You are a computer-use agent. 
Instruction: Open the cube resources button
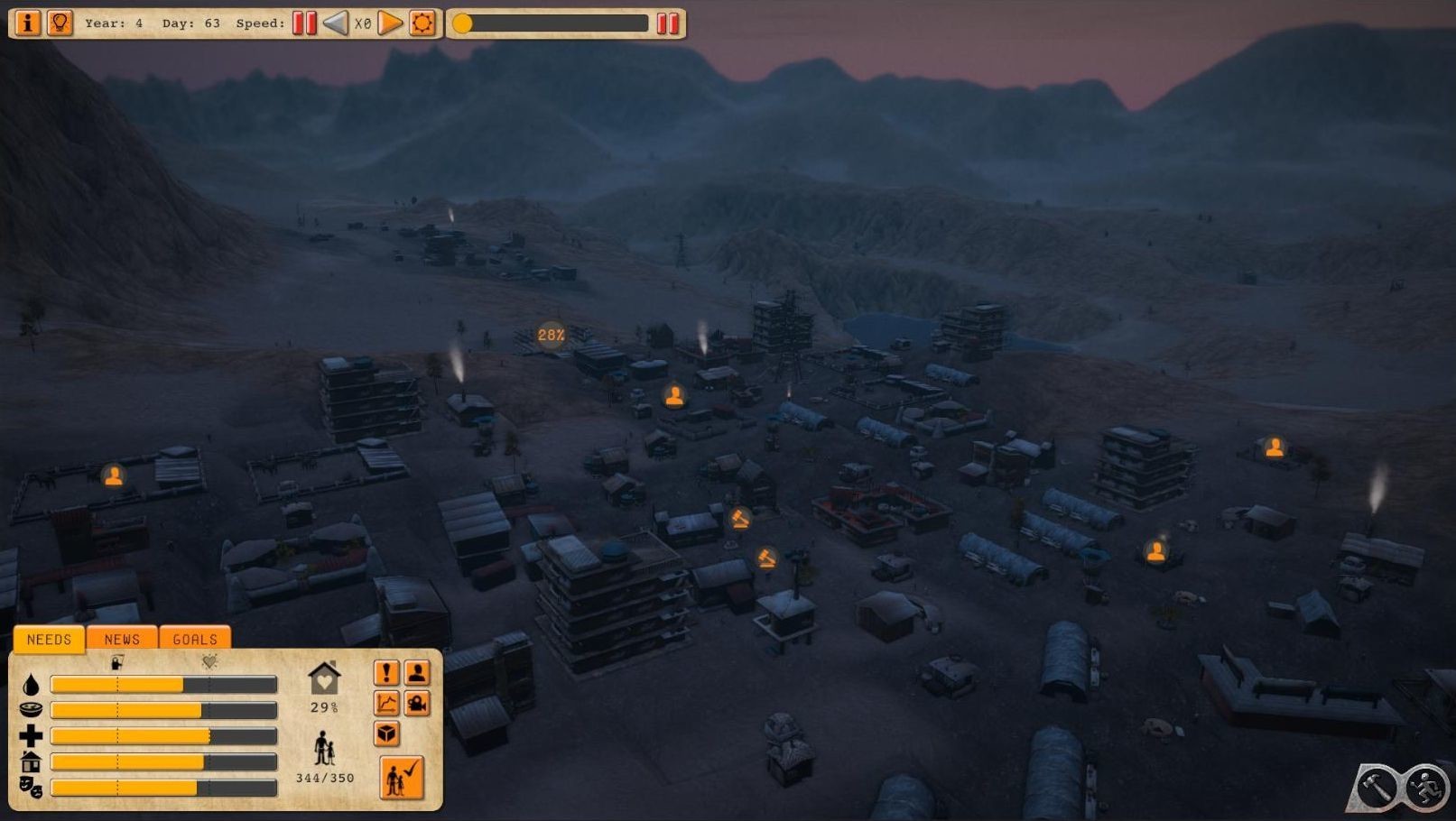pos(386,733)
